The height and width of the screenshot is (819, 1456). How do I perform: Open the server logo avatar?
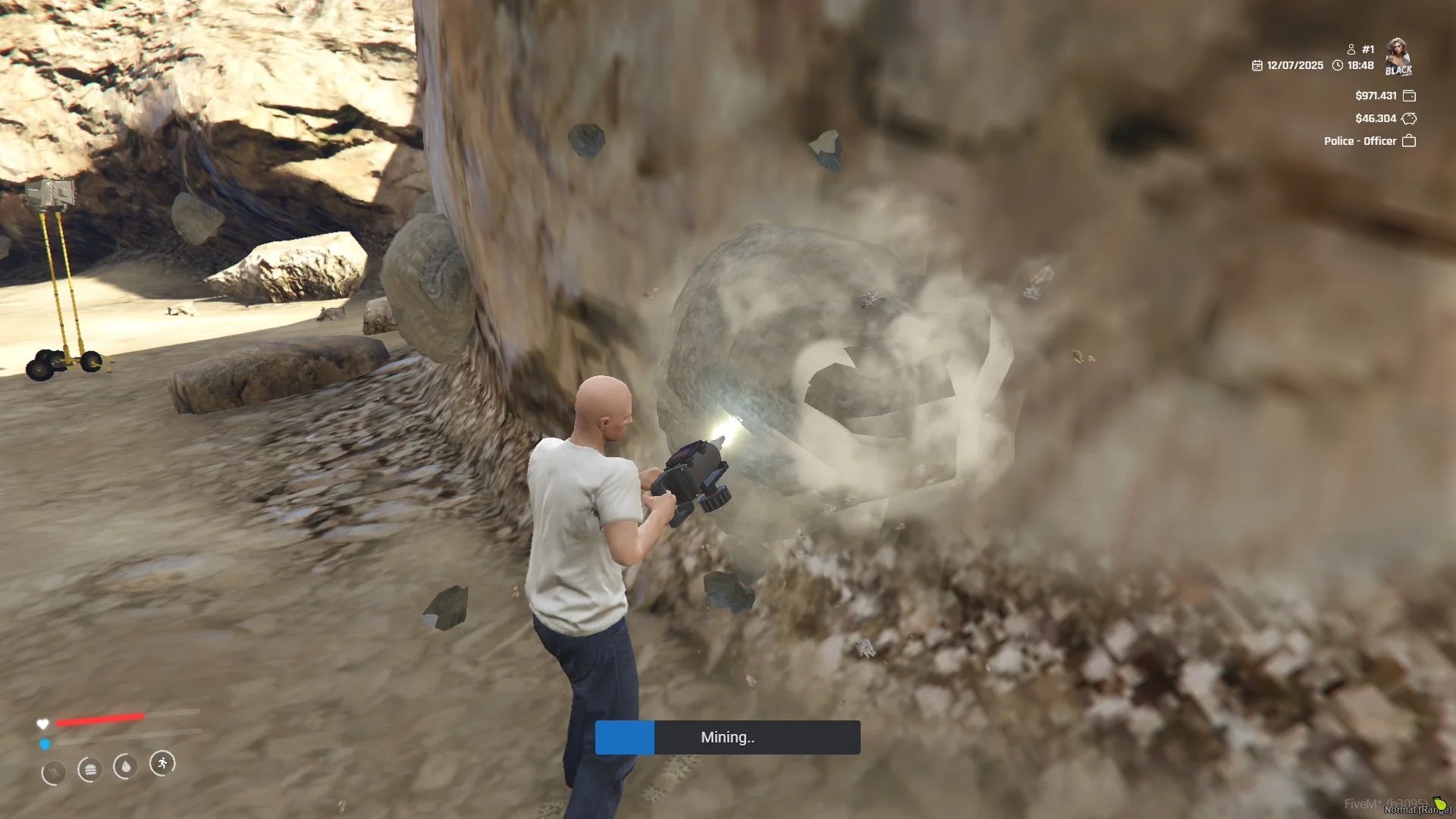click(1398, 57)
